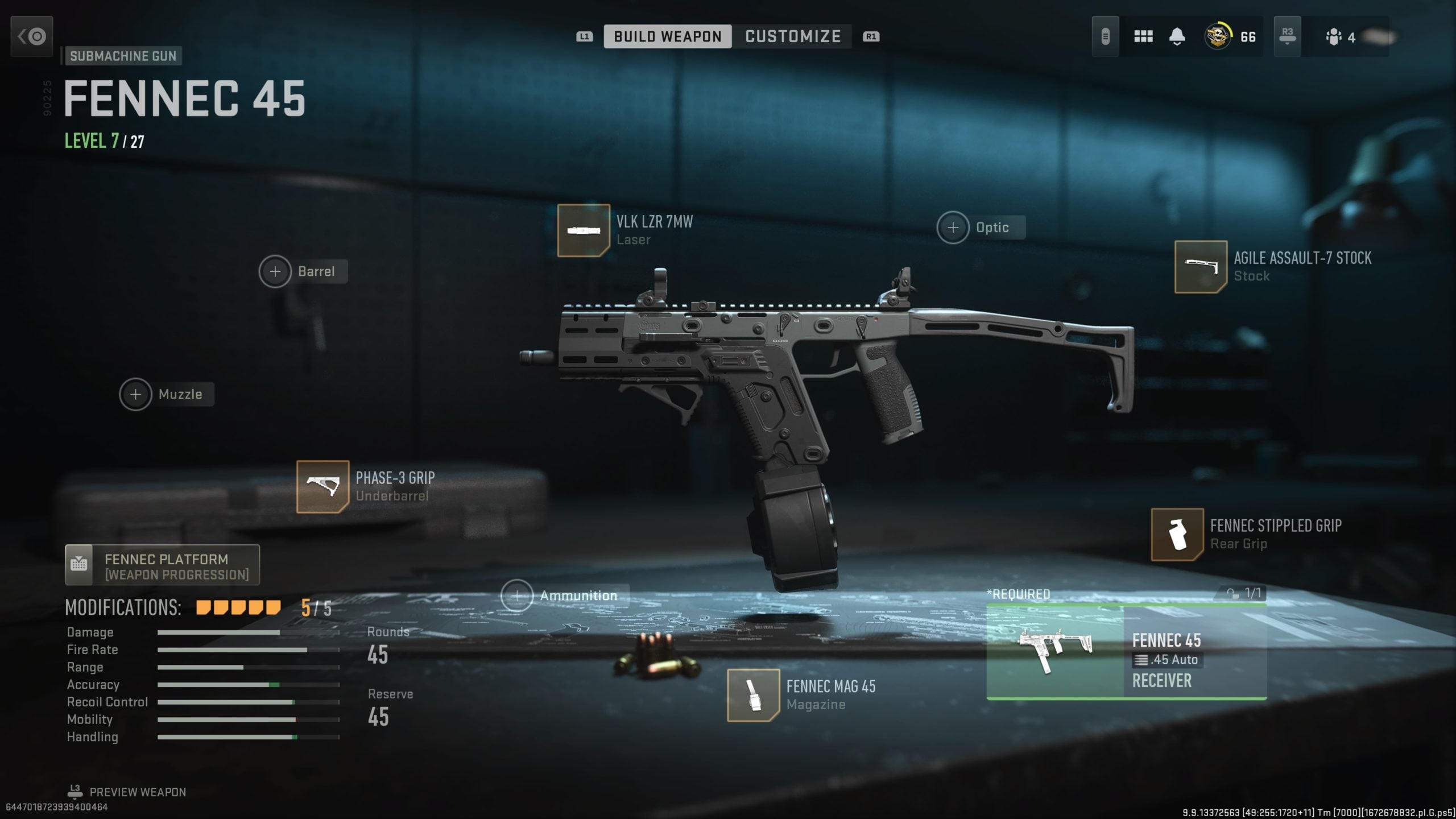Select the Build Weapon tab
Viewport: 1456px width, 819px height.
pyautogui.click(x=668, y=36)
